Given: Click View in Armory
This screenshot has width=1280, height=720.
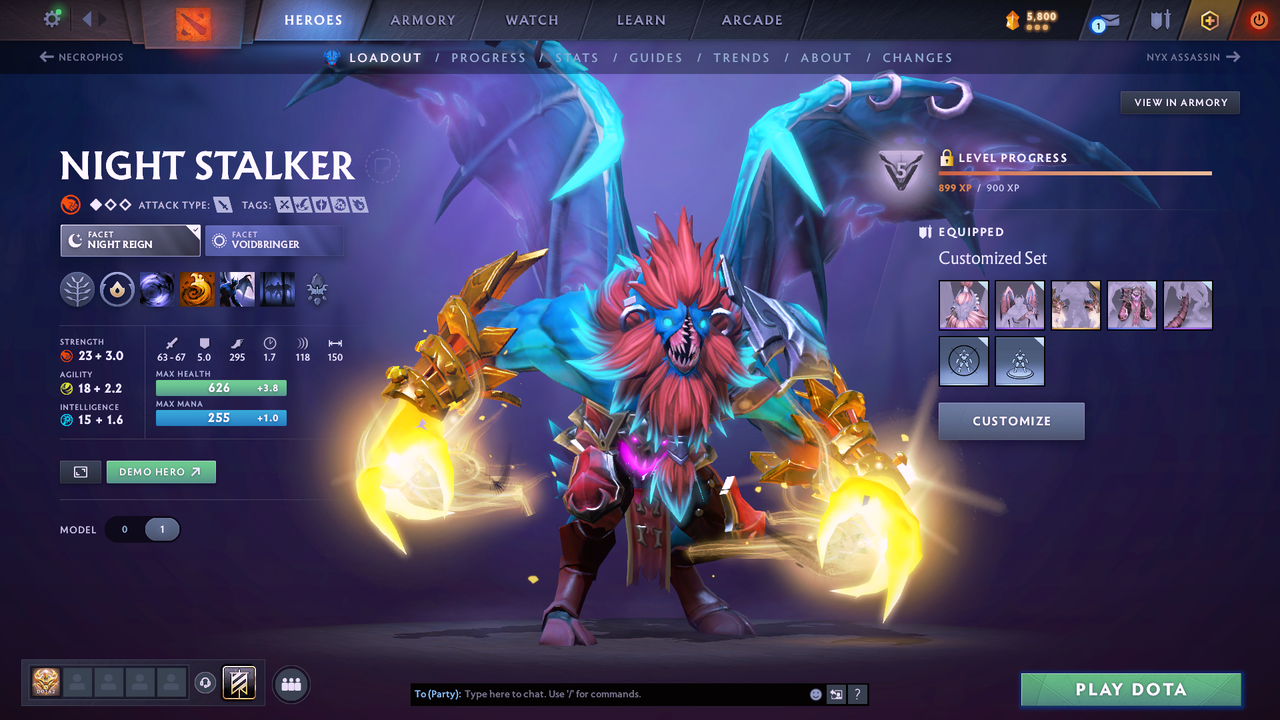Looking at the screenshot, I should tap(1179, 102).
